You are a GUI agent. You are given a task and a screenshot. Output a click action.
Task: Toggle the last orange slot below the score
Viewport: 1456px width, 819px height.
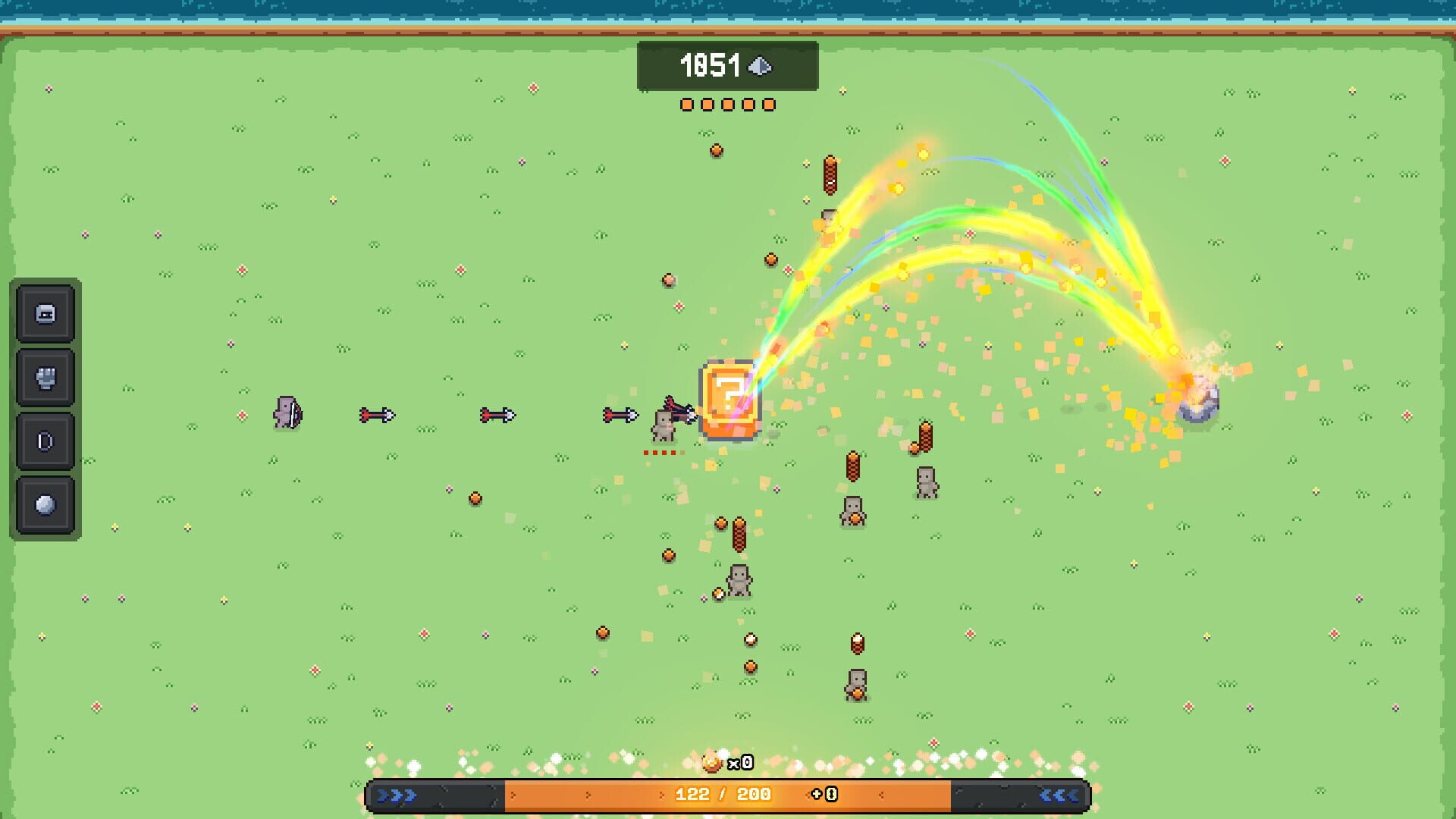(x=771, y=104)
